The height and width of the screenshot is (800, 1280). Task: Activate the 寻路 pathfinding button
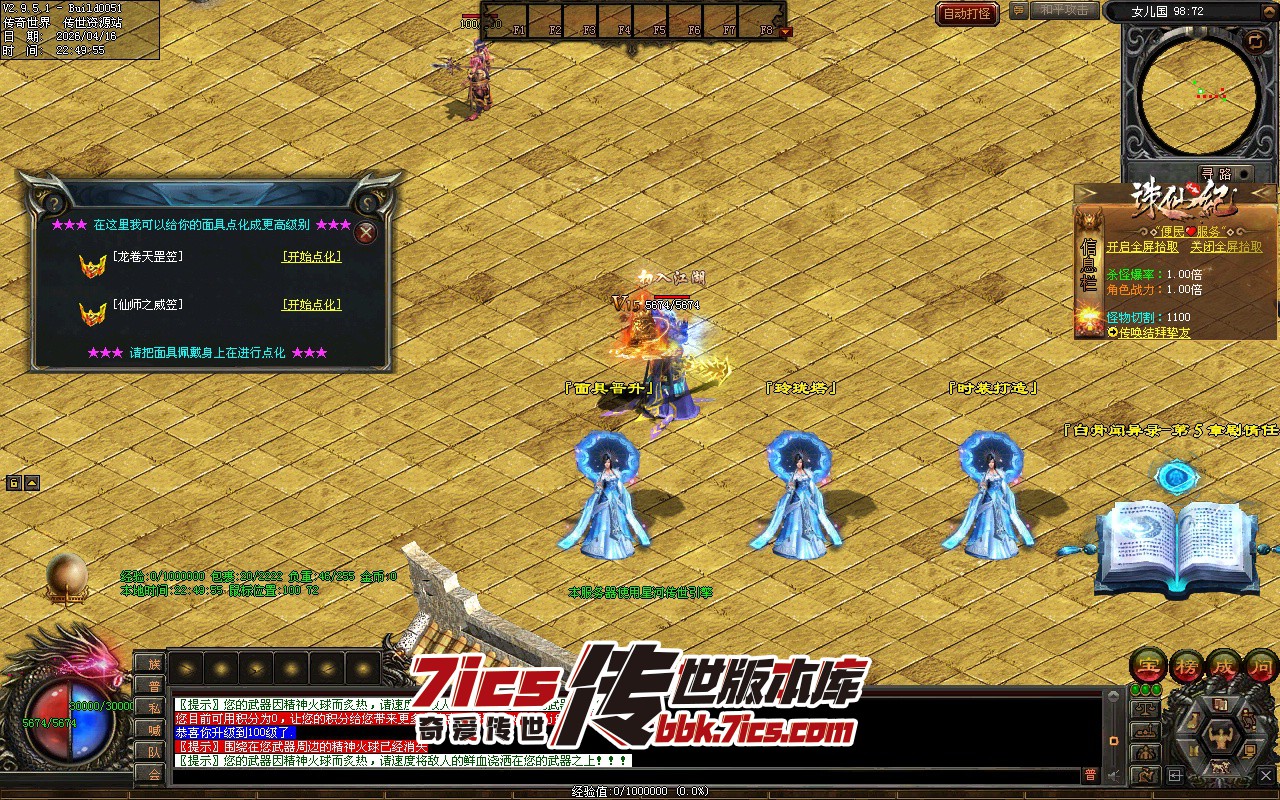(1216, 174)
